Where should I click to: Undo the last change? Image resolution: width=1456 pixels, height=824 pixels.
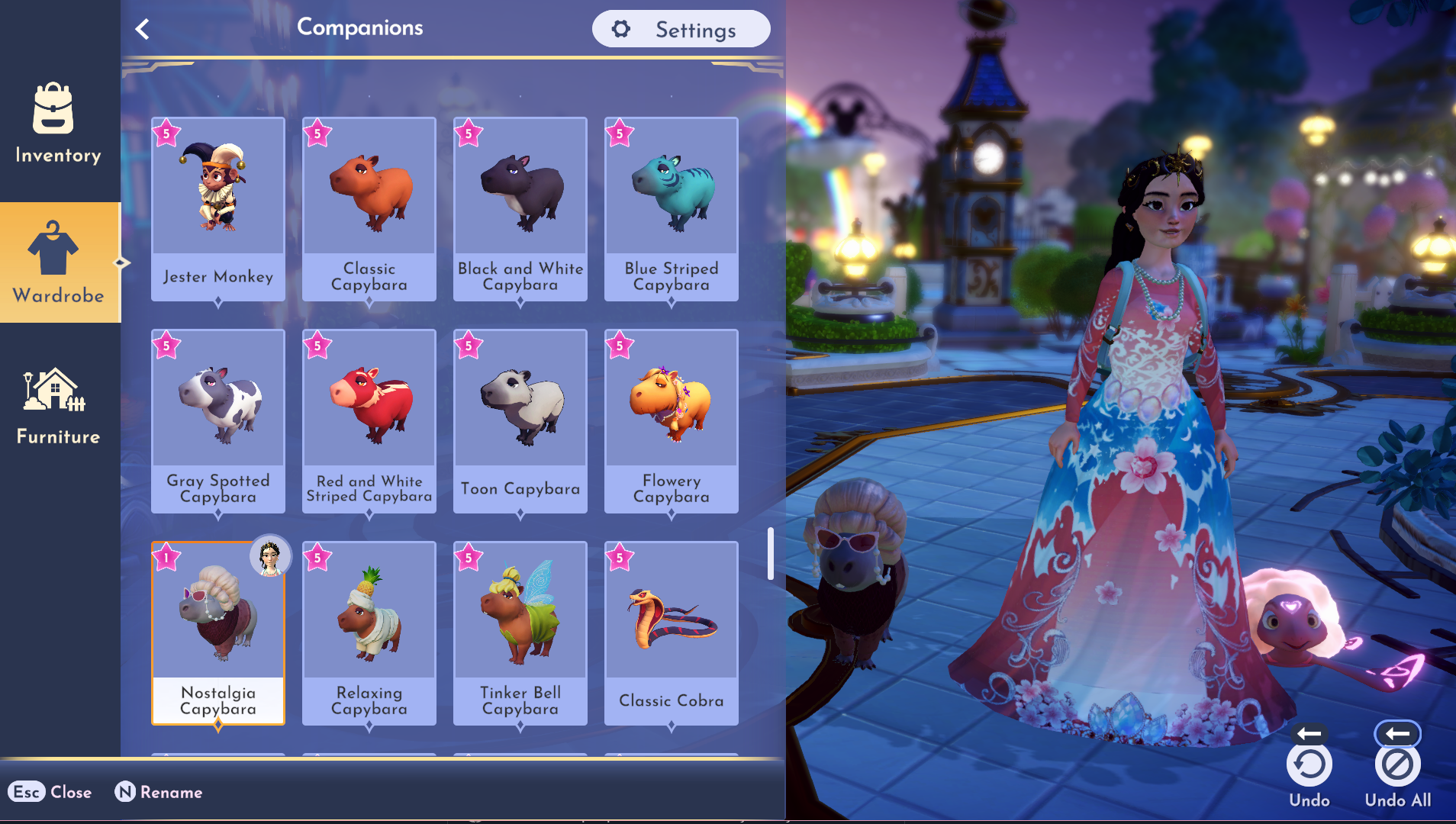point(1309,765)
